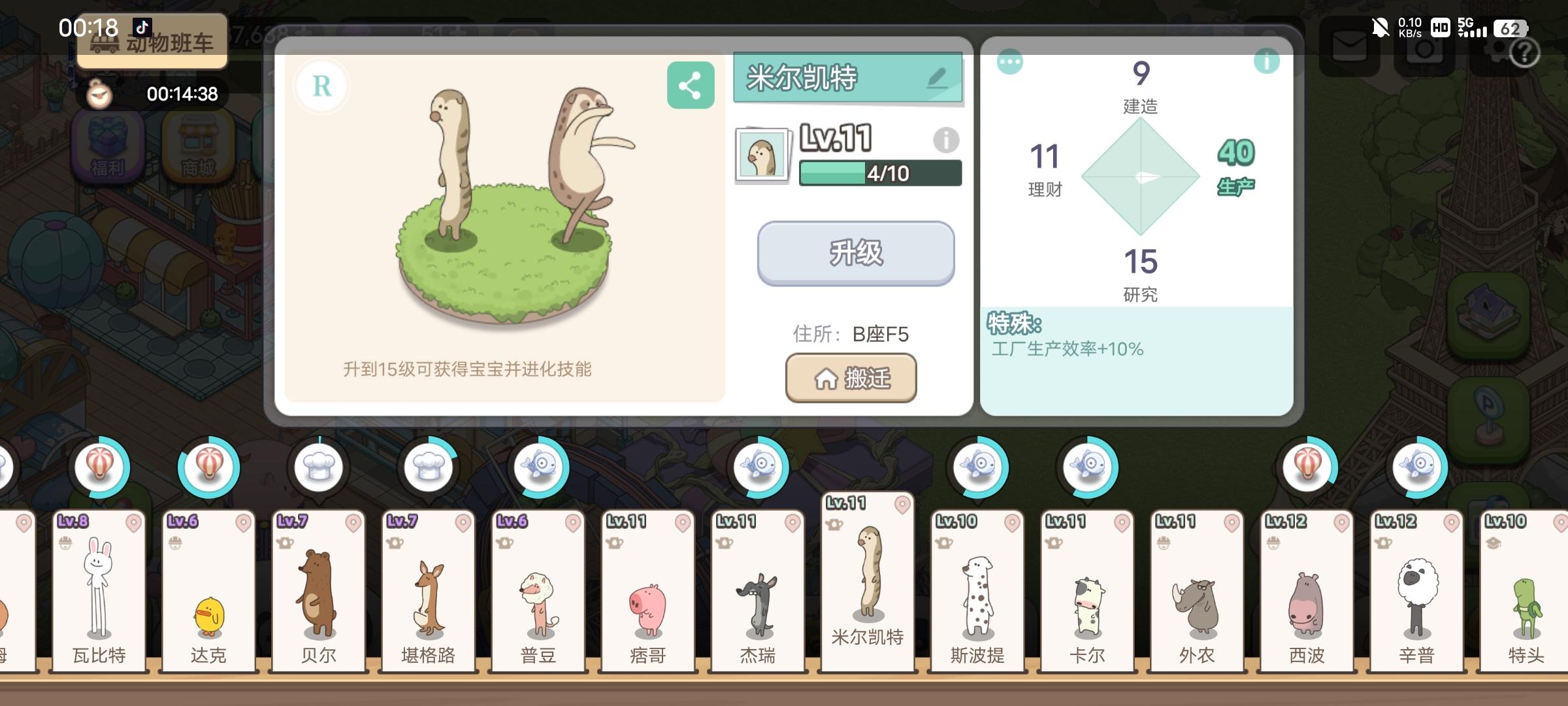Tap the ferris wheel icon above 瓦比特's card
This screenshot has height=706, width=1568.
(101, 465)
